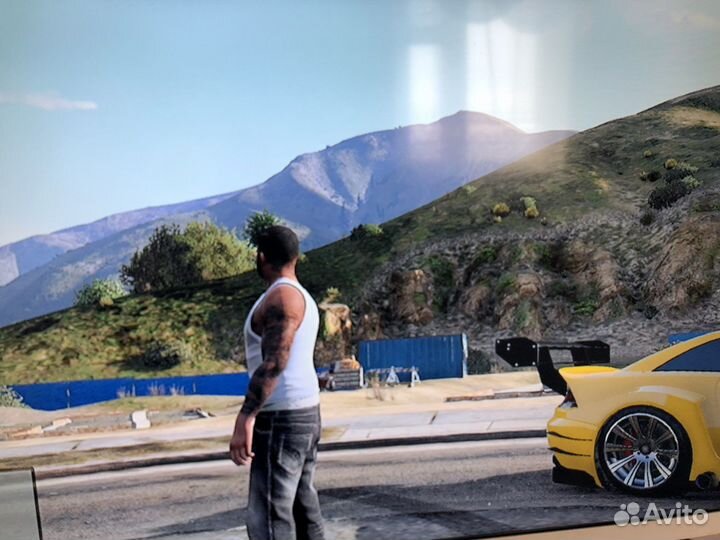Click the minimap in the corner
720x540 pixels.
(x=19, y=505)
